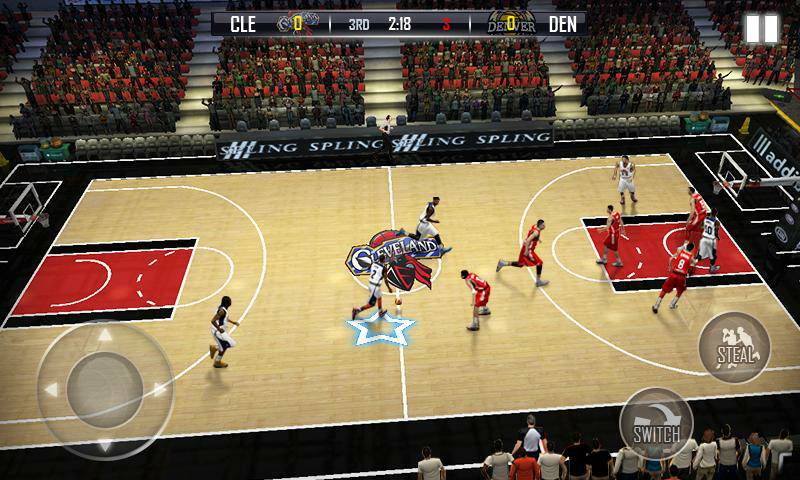This screenshot has height=480, width=800.
Task: Pause the game with the pause button
Action: click(x=761, y=28)
